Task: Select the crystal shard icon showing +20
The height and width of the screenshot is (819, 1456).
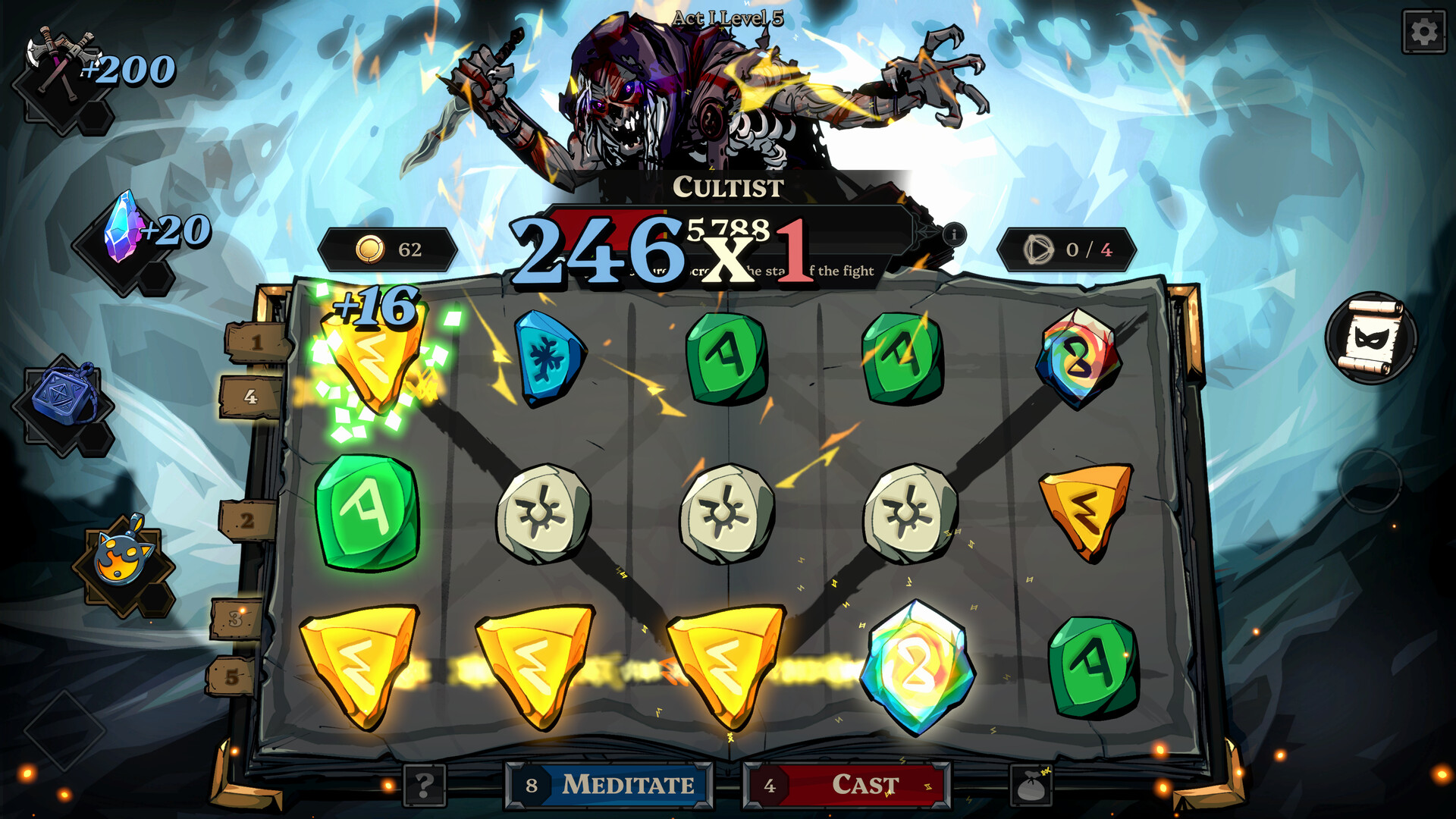Action: point(121,227)
